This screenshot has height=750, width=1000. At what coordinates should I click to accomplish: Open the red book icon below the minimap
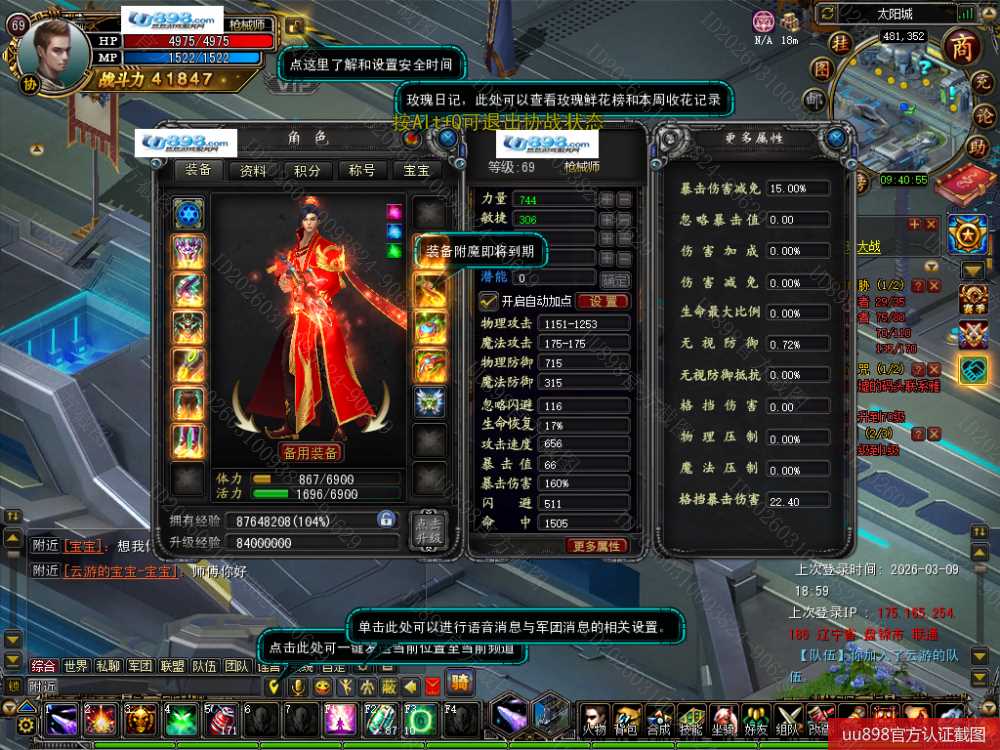coord(962,181)
